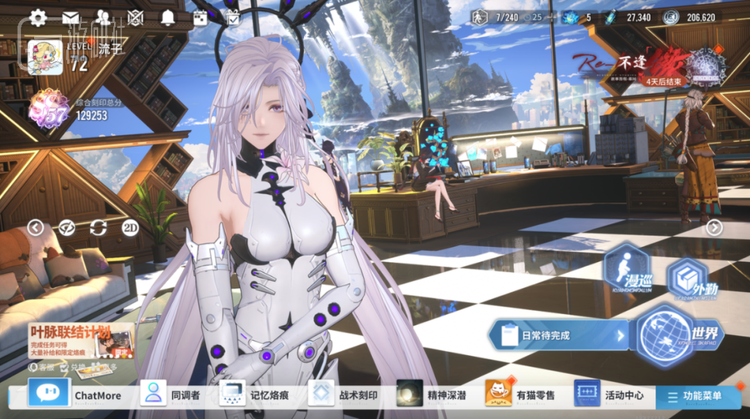Check the notification bell
This screenshot has width=750, height=419.
pyautogui.click(x=167, y=17)
